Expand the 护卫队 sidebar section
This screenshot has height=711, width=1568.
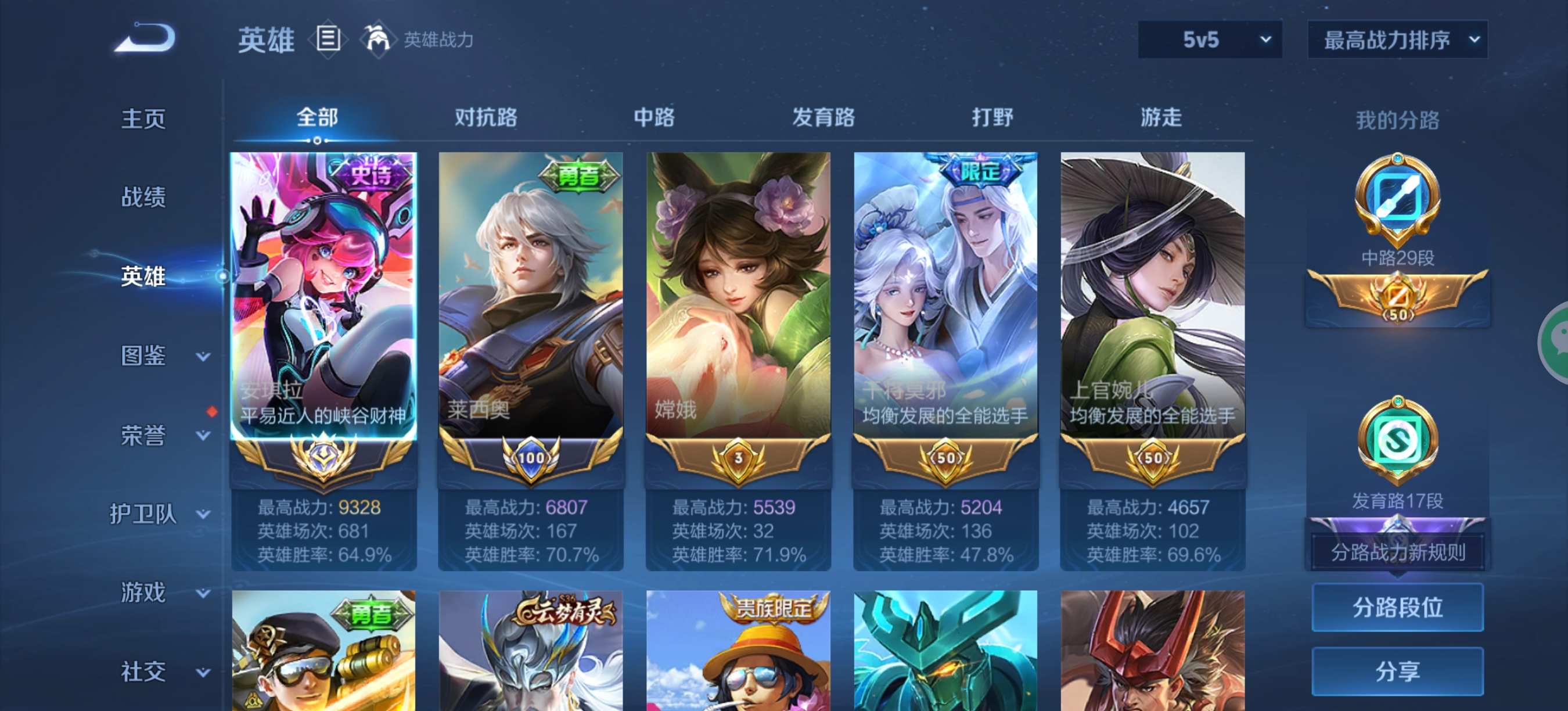click(145, 515)
